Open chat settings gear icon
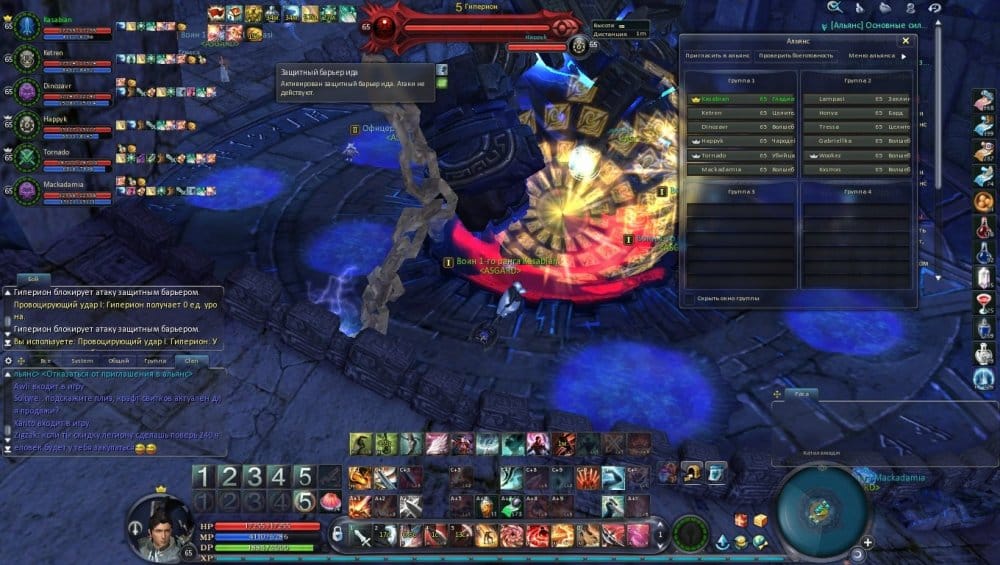Image resolution: width=1000 pixels, height=565 pixels. 8,360
